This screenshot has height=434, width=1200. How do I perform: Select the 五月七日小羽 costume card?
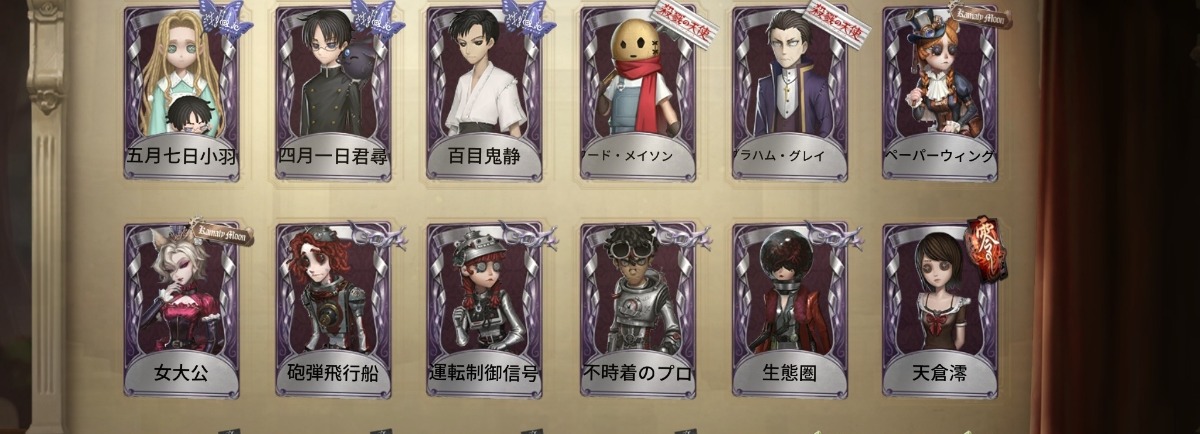click(182, 93)
